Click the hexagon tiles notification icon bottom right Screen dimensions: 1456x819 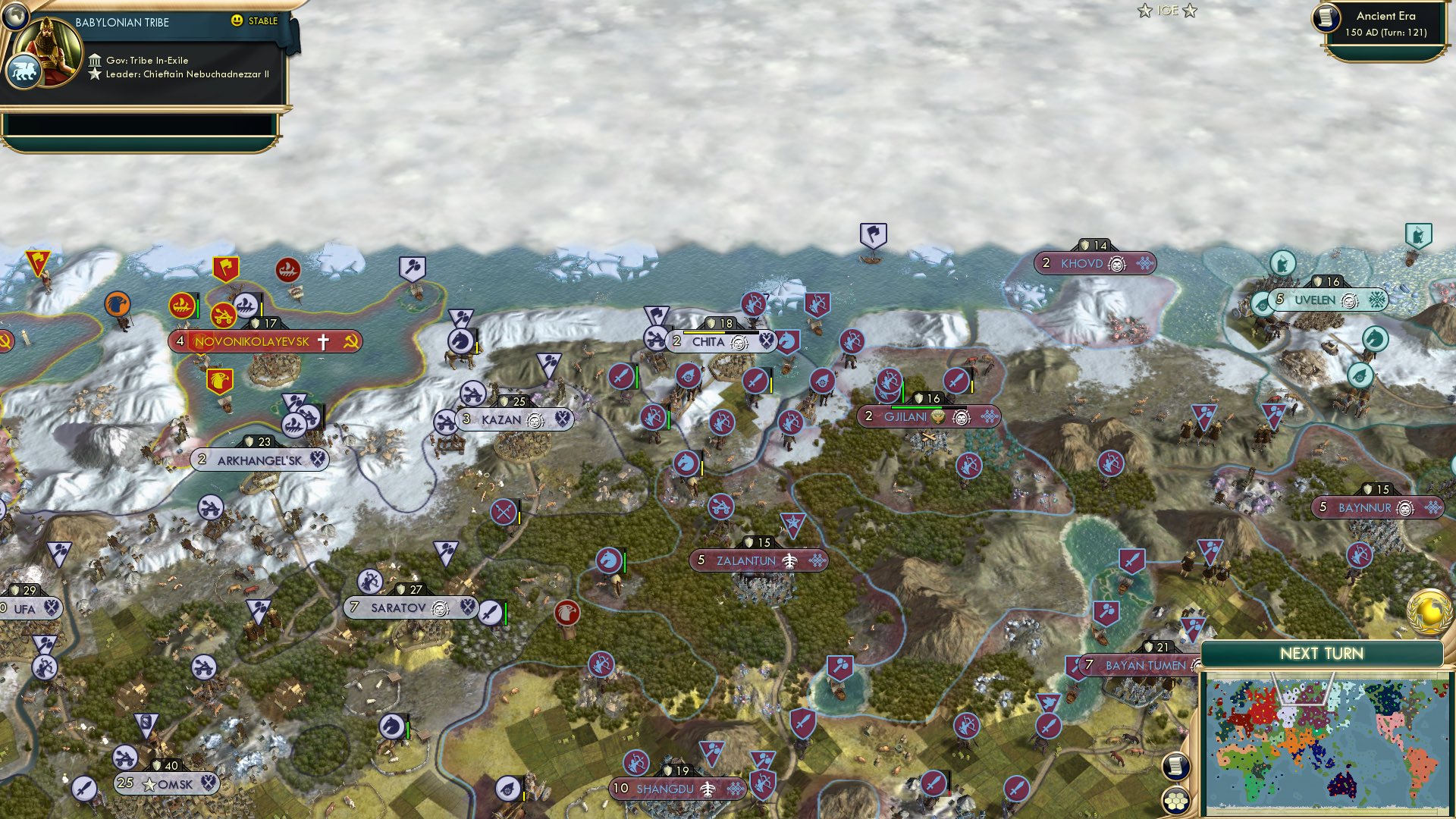coord(1176,802)
